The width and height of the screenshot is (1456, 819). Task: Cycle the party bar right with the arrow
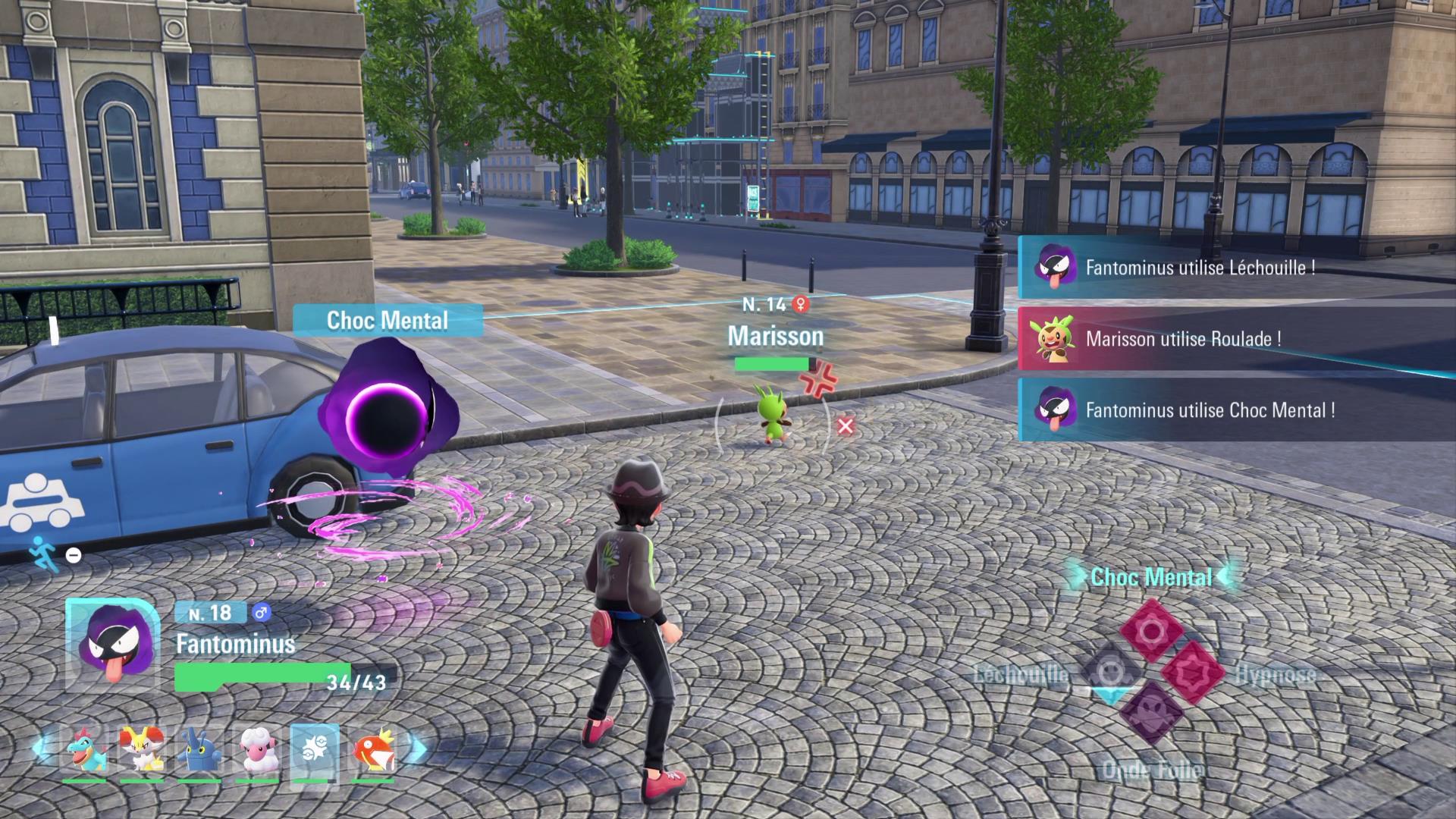418,749
